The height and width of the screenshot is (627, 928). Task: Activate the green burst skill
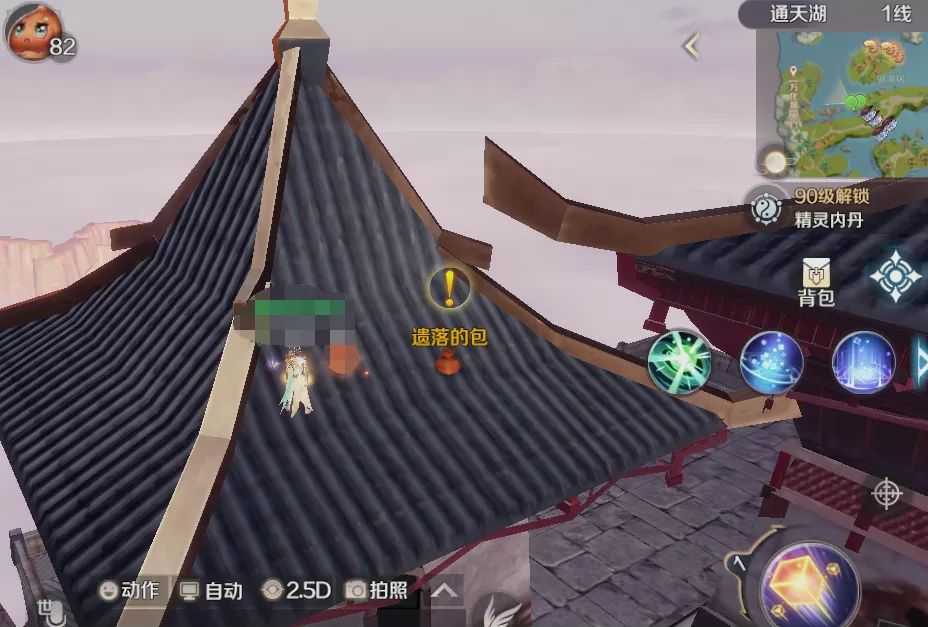680,362
